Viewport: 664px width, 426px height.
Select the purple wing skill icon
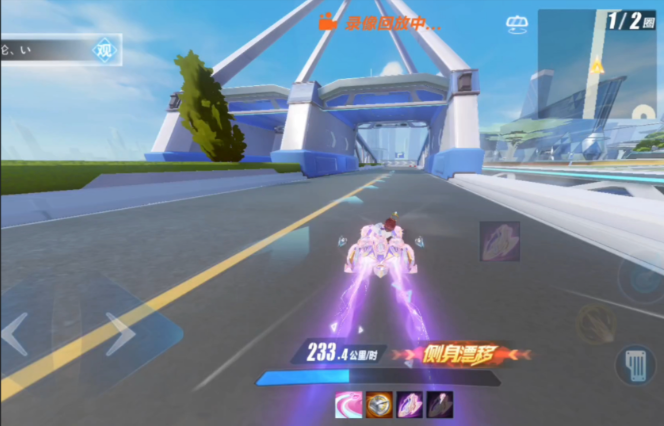coord(409,404)
